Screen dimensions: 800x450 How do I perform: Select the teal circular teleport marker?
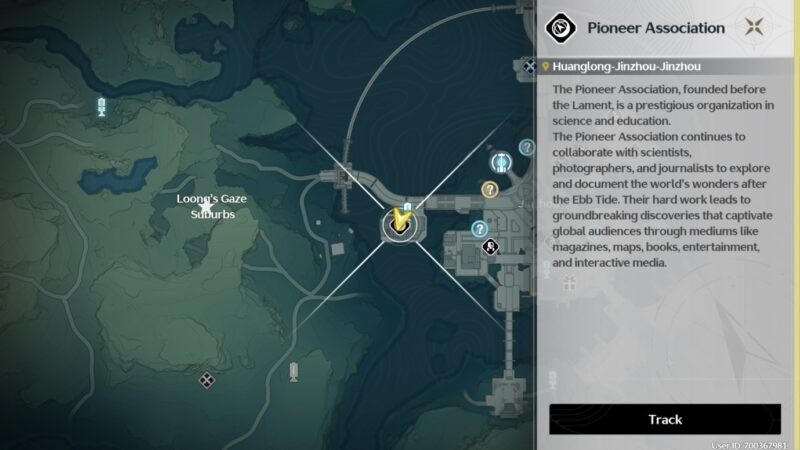click(502, 162)
